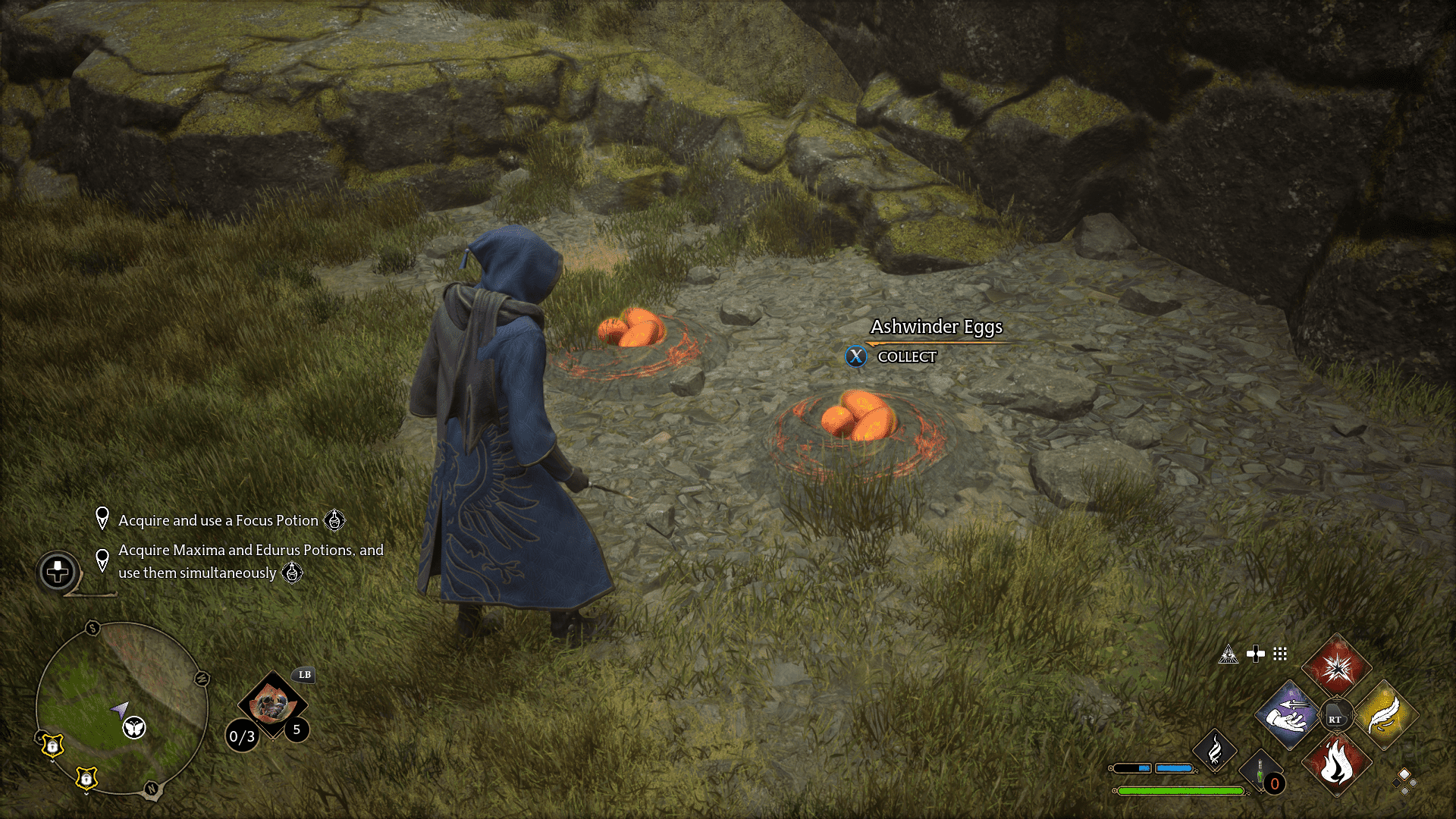Click the ancient magic eye emblem above the spell wheel
Screen dimensions: 1456x819
point(1229,654)
